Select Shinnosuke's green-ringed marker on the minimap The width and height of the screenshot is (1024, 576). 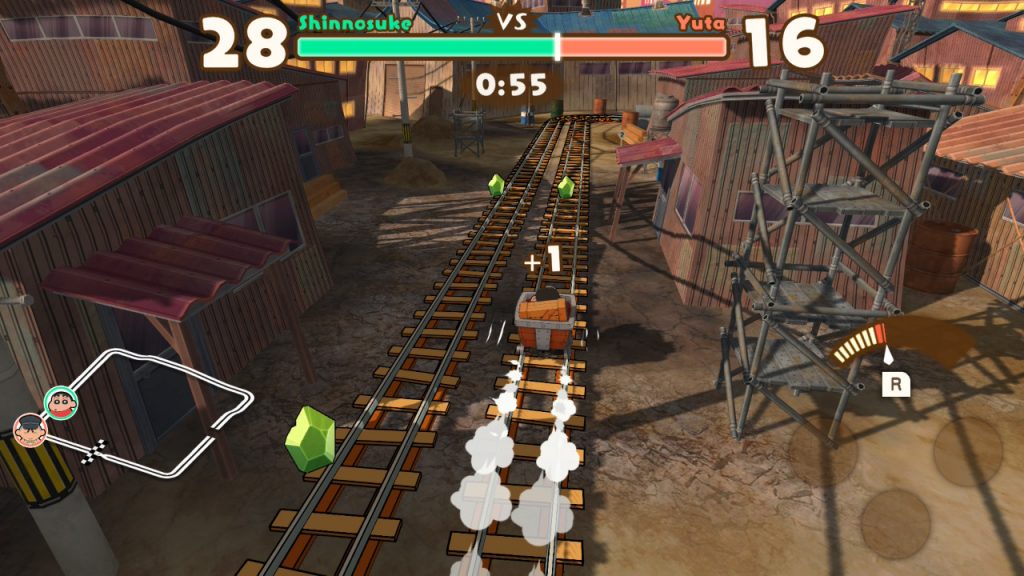click(60, 402)
